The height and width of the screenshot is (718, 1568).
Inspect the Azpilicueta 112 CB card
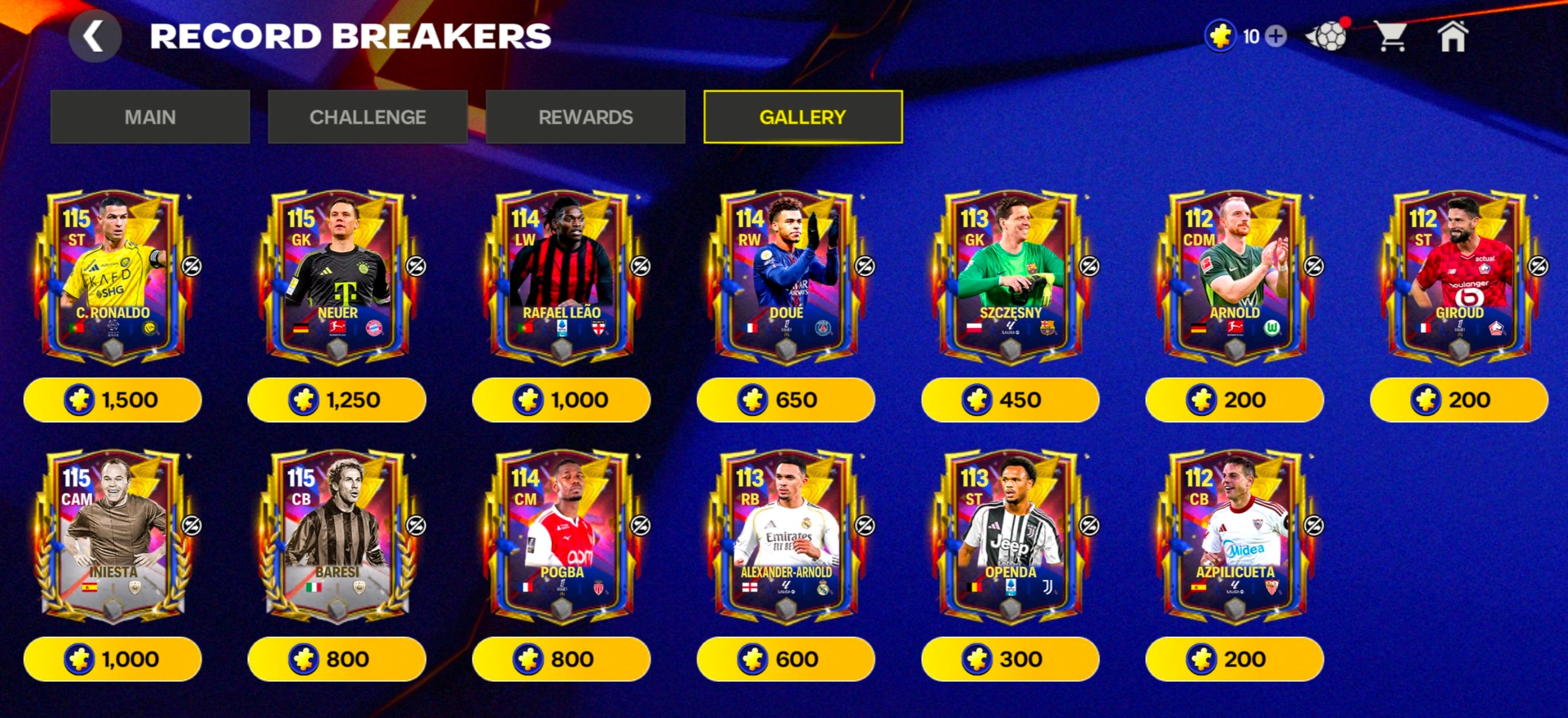click(1235, 536)
